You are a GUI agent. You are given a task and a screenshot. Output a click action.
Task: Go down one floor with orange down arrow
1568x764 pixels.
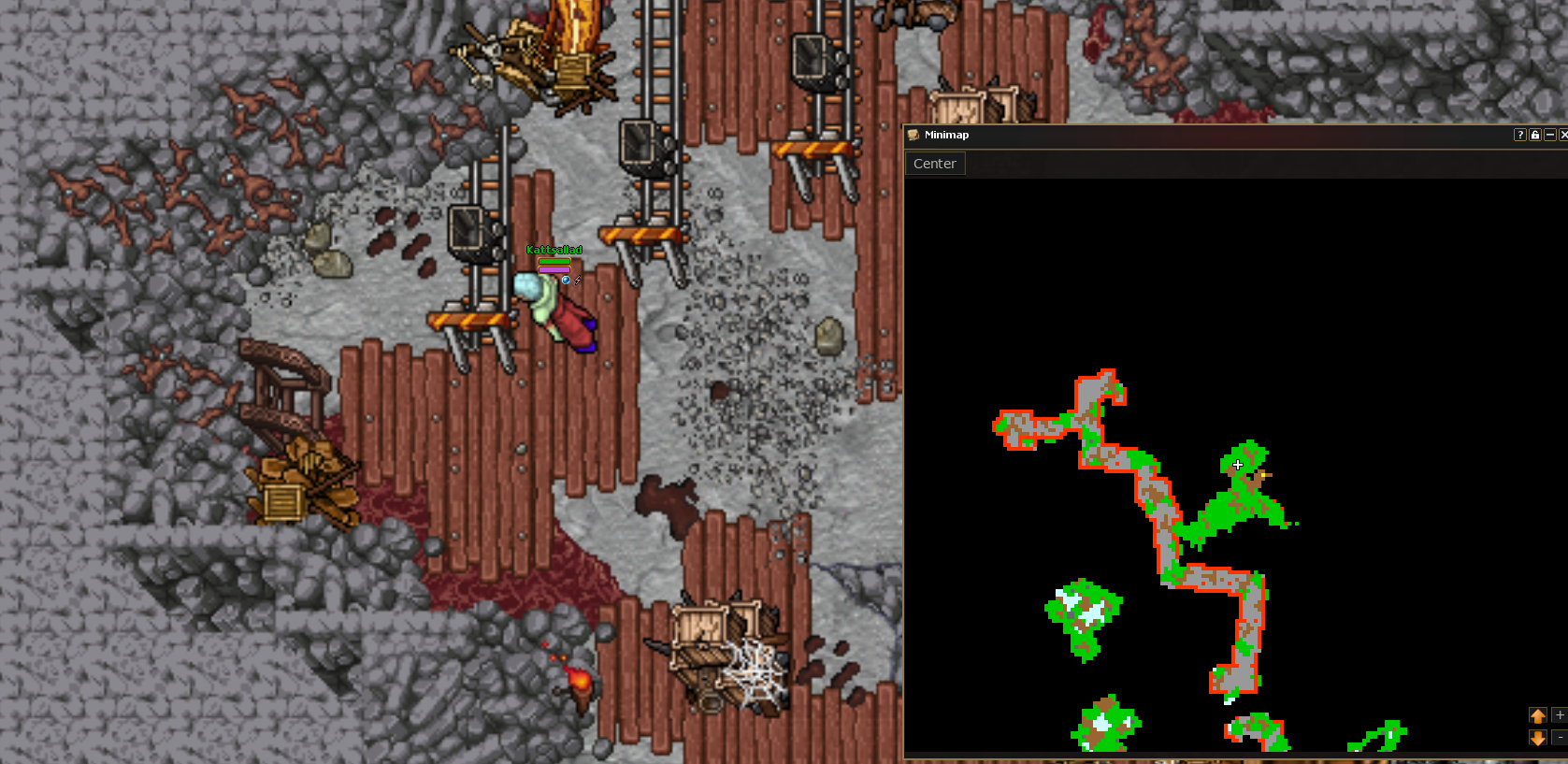tap(1538, 738)
